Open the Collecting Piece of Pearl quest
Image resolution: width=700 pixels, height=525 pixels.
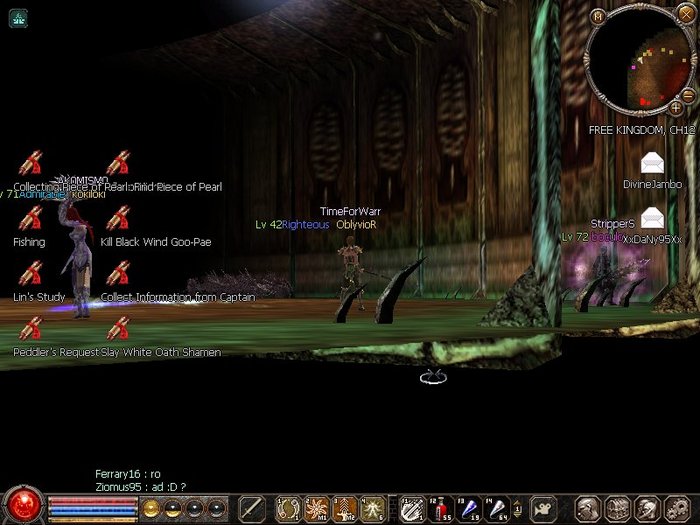pos(30,163)
